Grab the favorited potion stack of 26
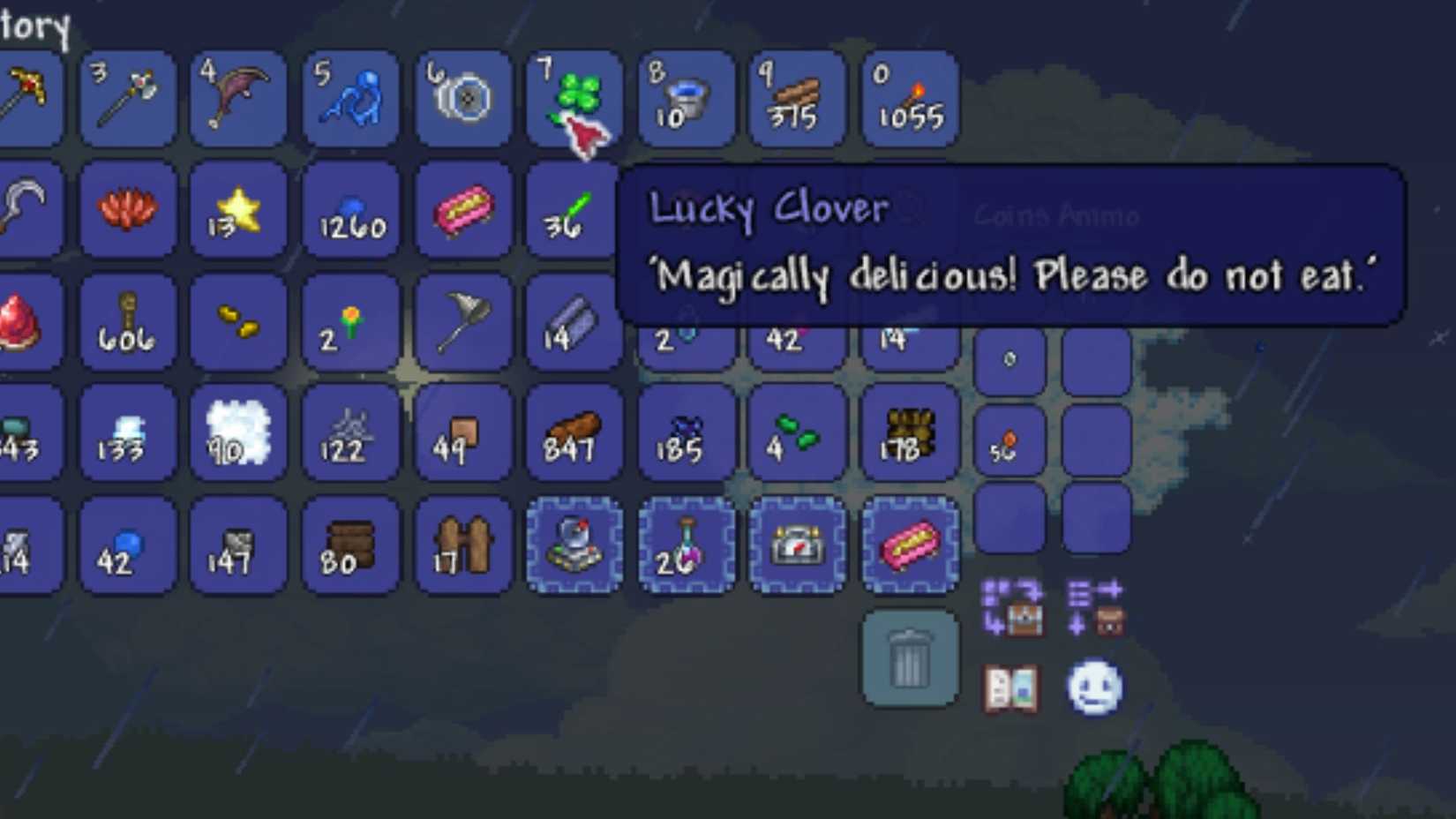The height and width of the screenshot is (819, 1456). pos(687,545)
